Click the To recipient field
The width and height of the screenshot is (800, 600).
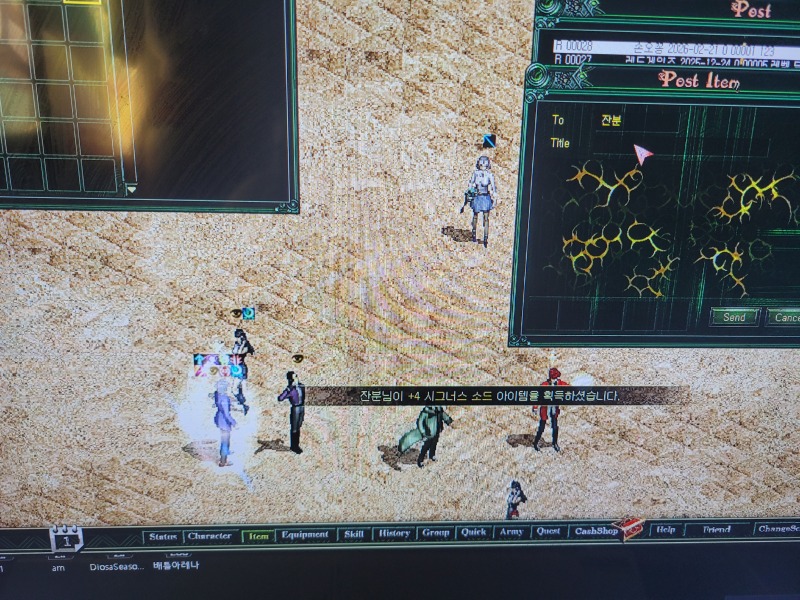[680, 121]
